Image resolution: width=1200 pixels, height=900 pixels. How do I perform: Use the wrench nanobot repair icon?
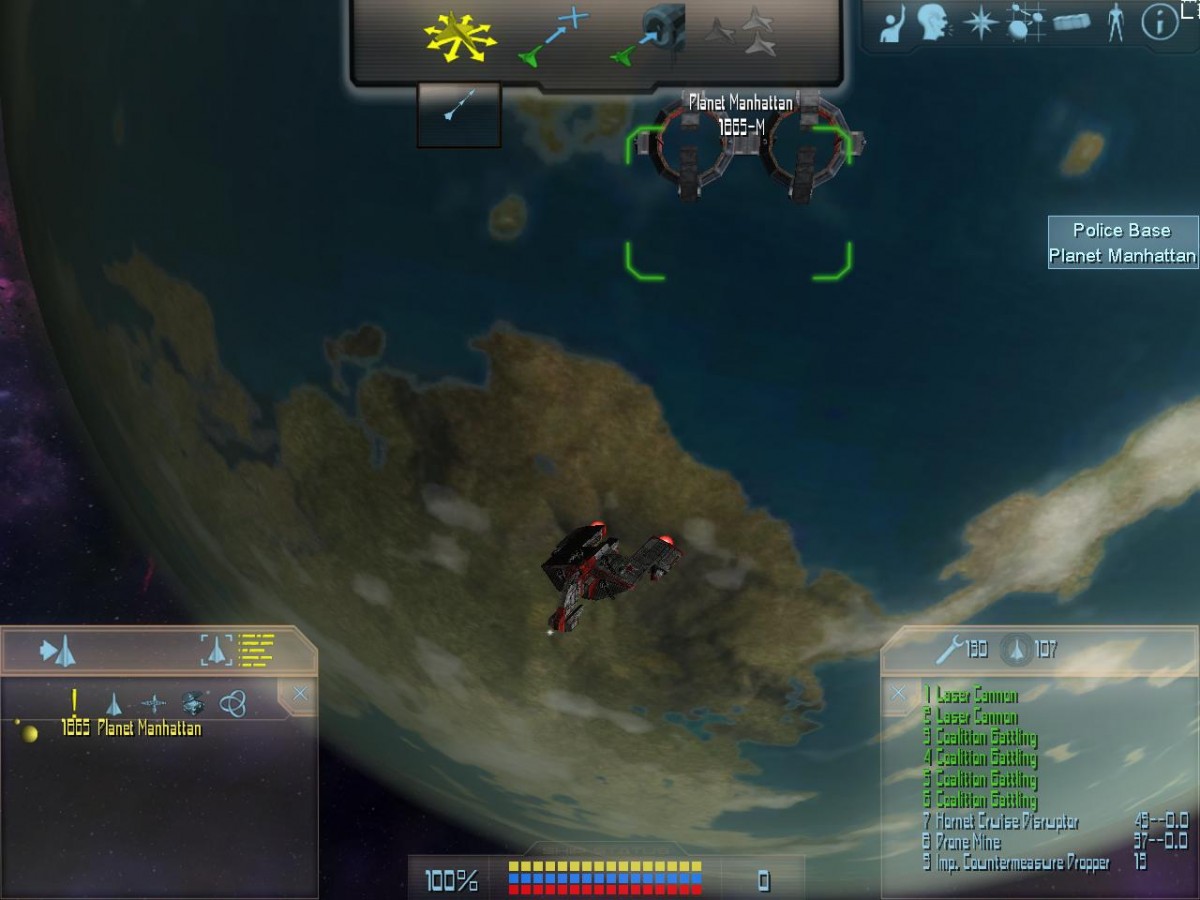point(950,650)
